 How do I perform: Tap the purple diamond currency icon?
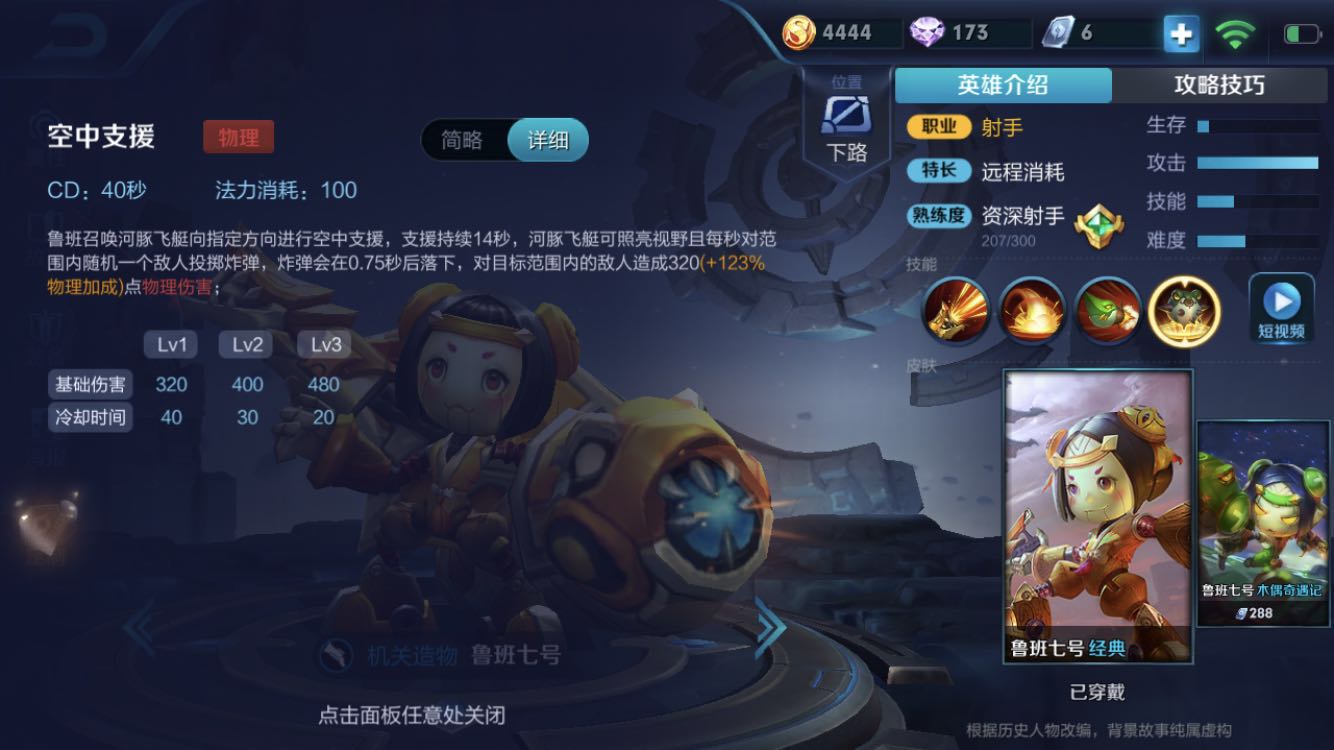(926, 31)
